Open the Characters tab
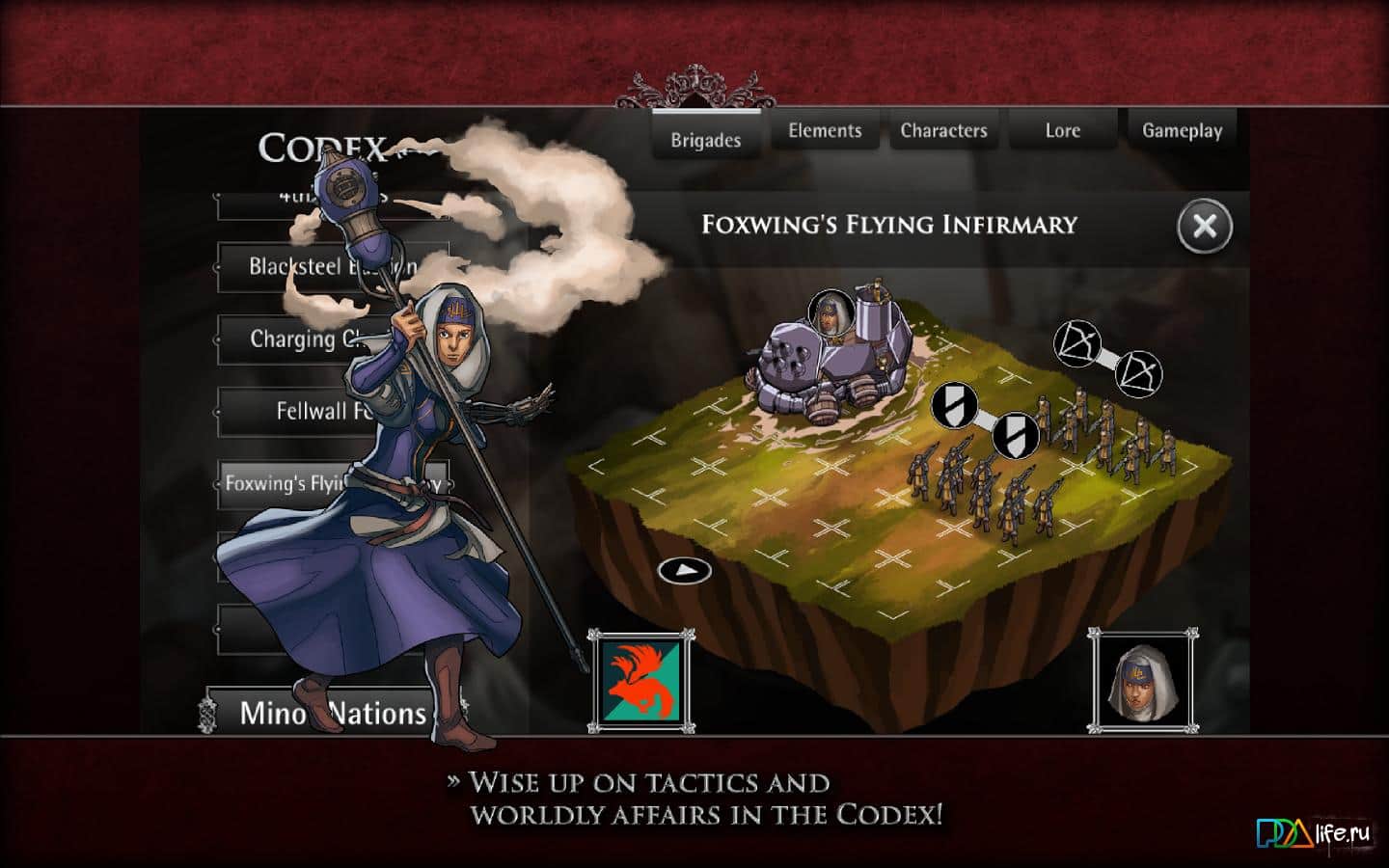The width and height of the screenshot is (1389, 868). pos(943,129)
